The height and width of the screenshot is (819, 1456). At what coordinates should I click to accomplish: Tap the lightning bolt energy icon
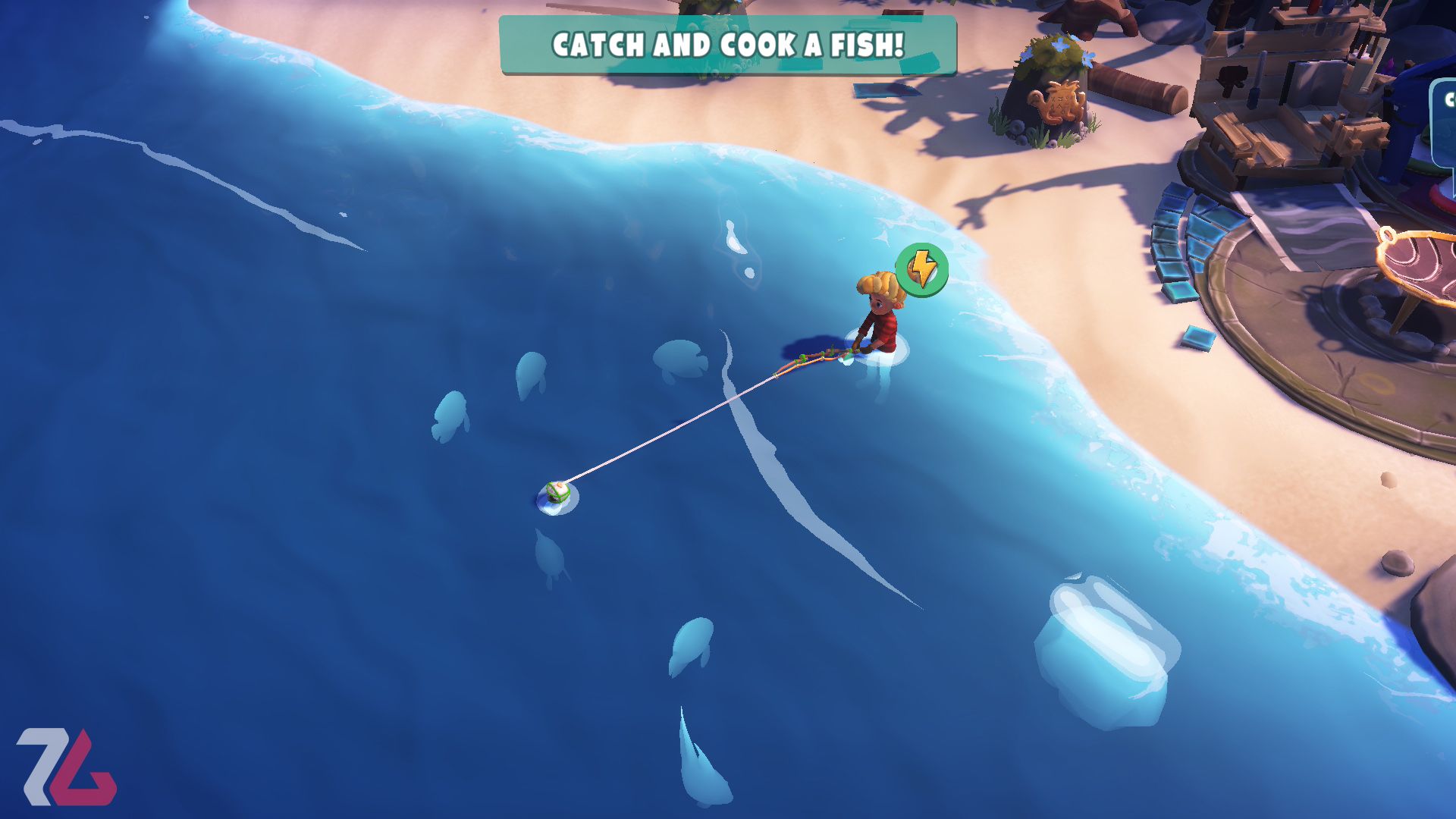click(x=921, y=269)
